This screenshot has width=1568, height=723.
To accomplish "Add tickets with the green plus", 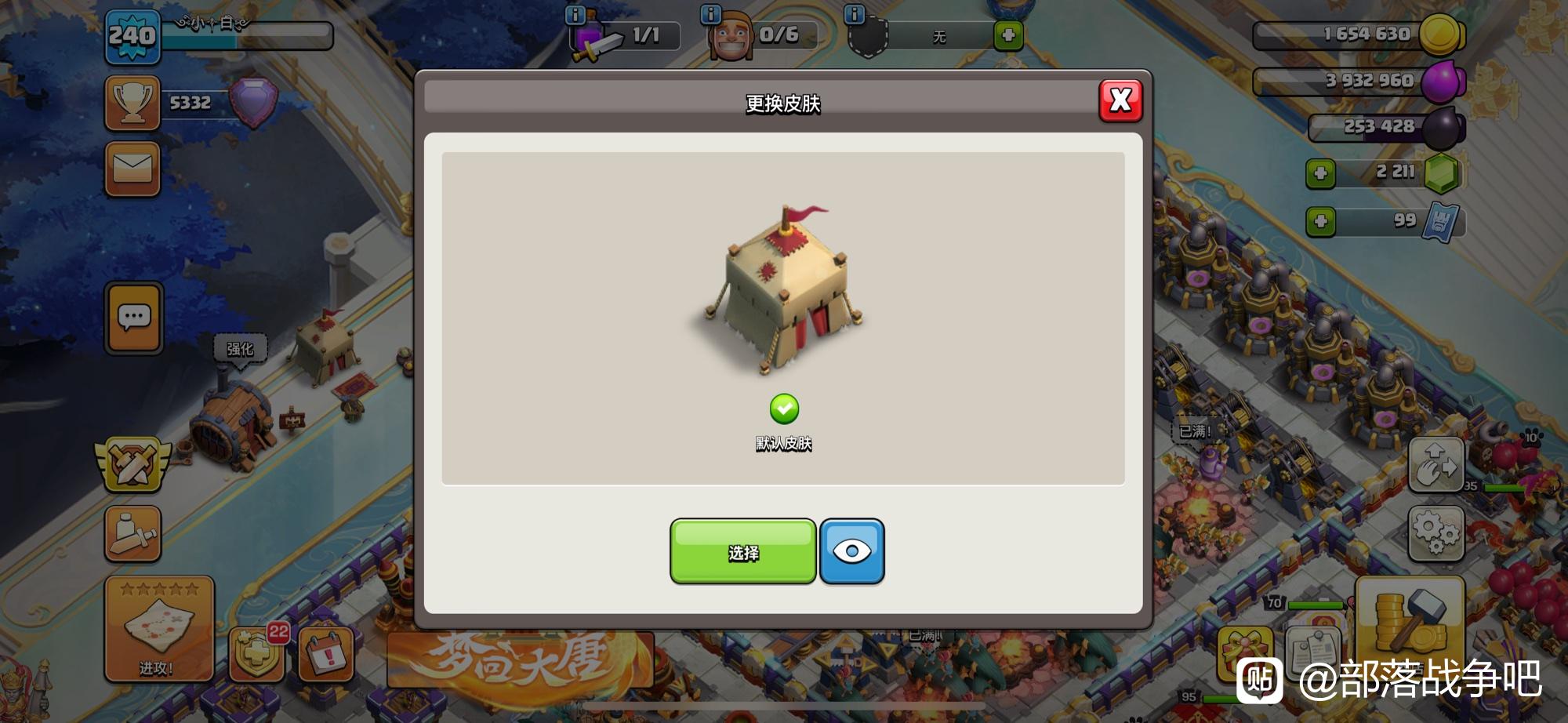I will [x=1320, y=221].
